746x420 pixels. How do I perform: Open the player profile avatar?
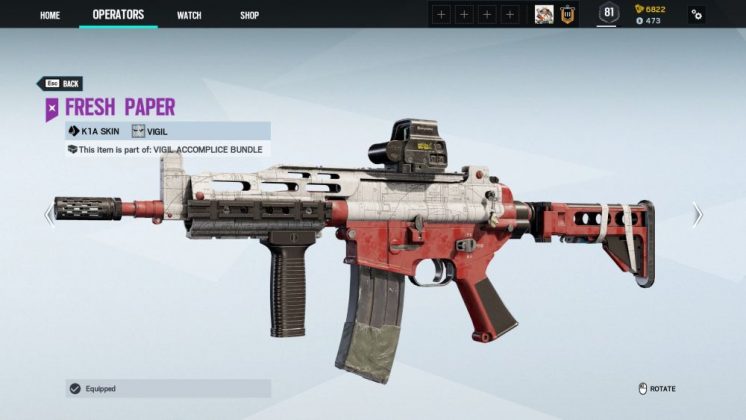[544, 14]
